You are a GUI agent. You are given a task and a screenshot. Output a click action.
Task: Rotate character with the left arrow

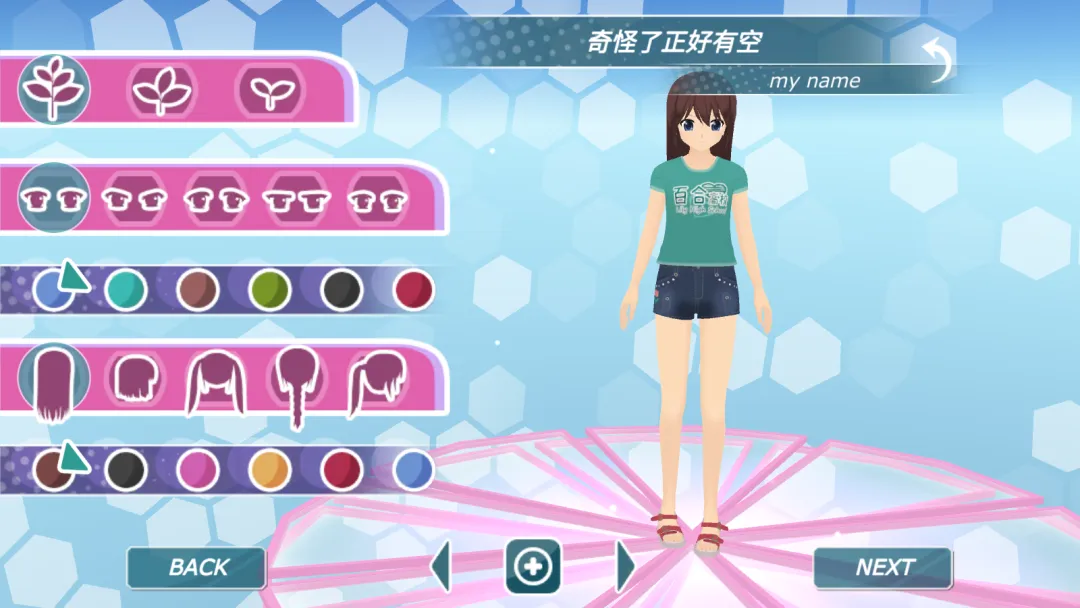[440, 567]
